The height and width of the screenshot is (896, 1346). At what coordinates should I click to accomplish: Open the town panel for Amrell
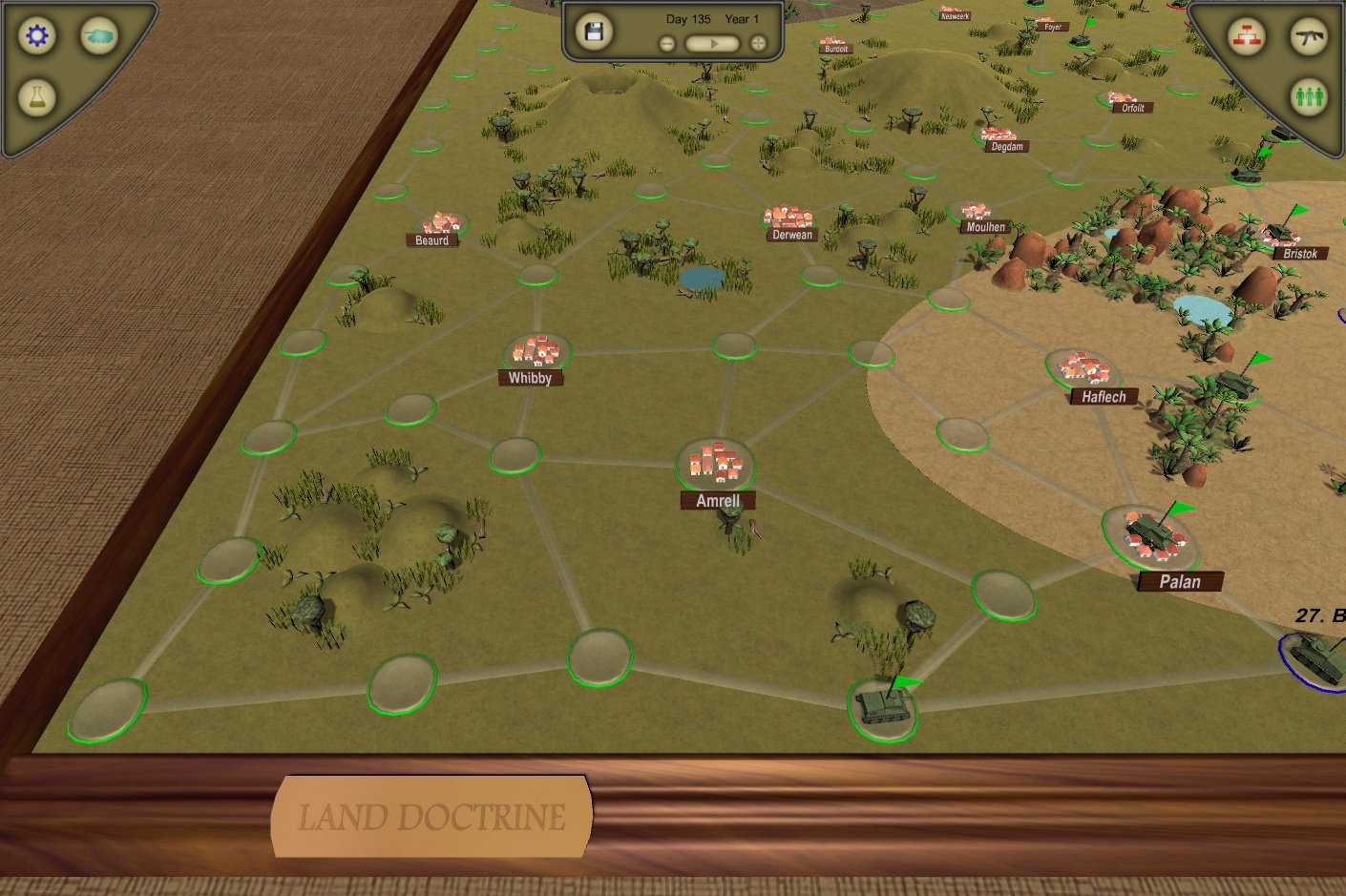coord(718,499)
